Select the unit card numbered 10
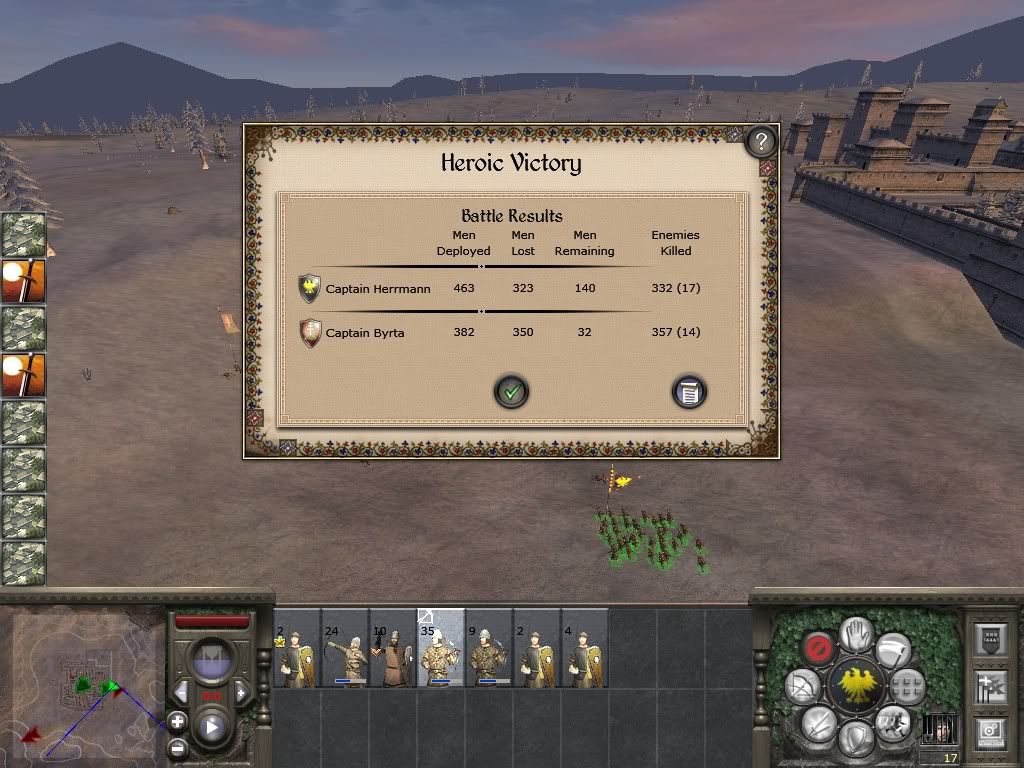The image size is (1024, 768). (x=392, y=651)
